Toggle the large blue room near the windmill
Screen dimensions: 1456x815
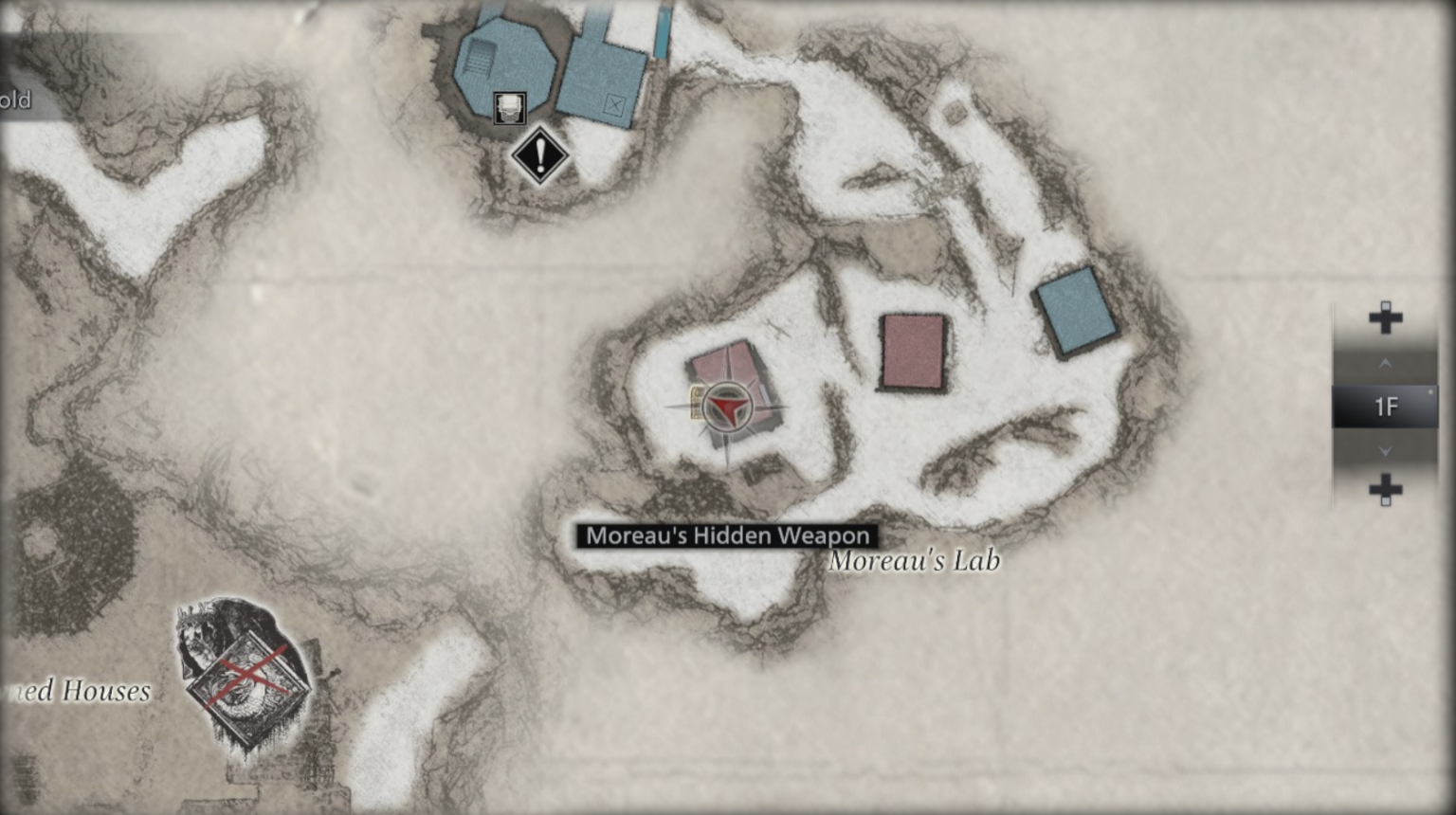pyautogui.click(x=507, y=62)
